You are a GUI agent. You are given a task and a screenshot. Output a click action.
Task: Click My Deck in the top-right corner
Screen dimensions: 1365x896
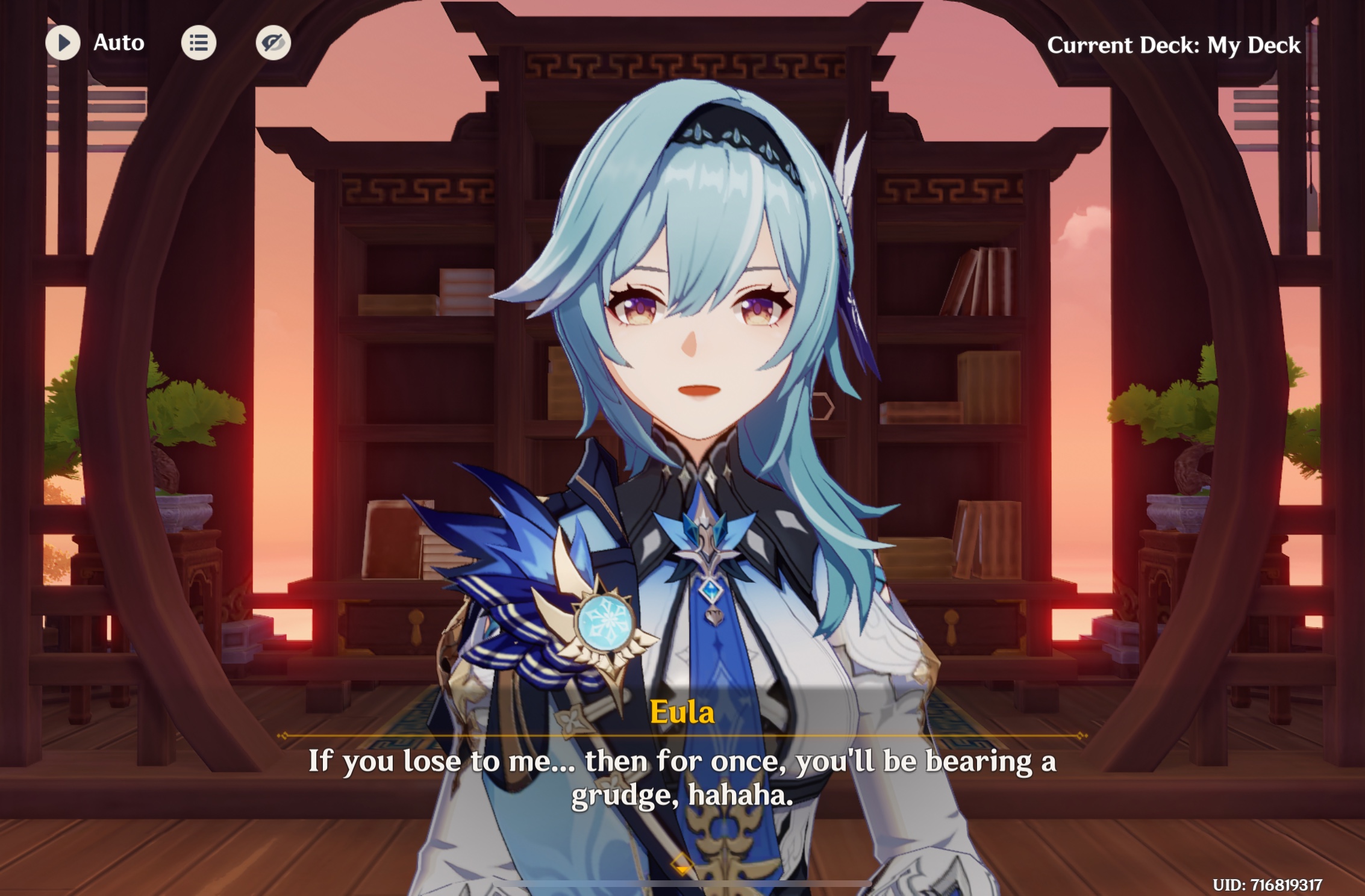[x=1253, y=45]
